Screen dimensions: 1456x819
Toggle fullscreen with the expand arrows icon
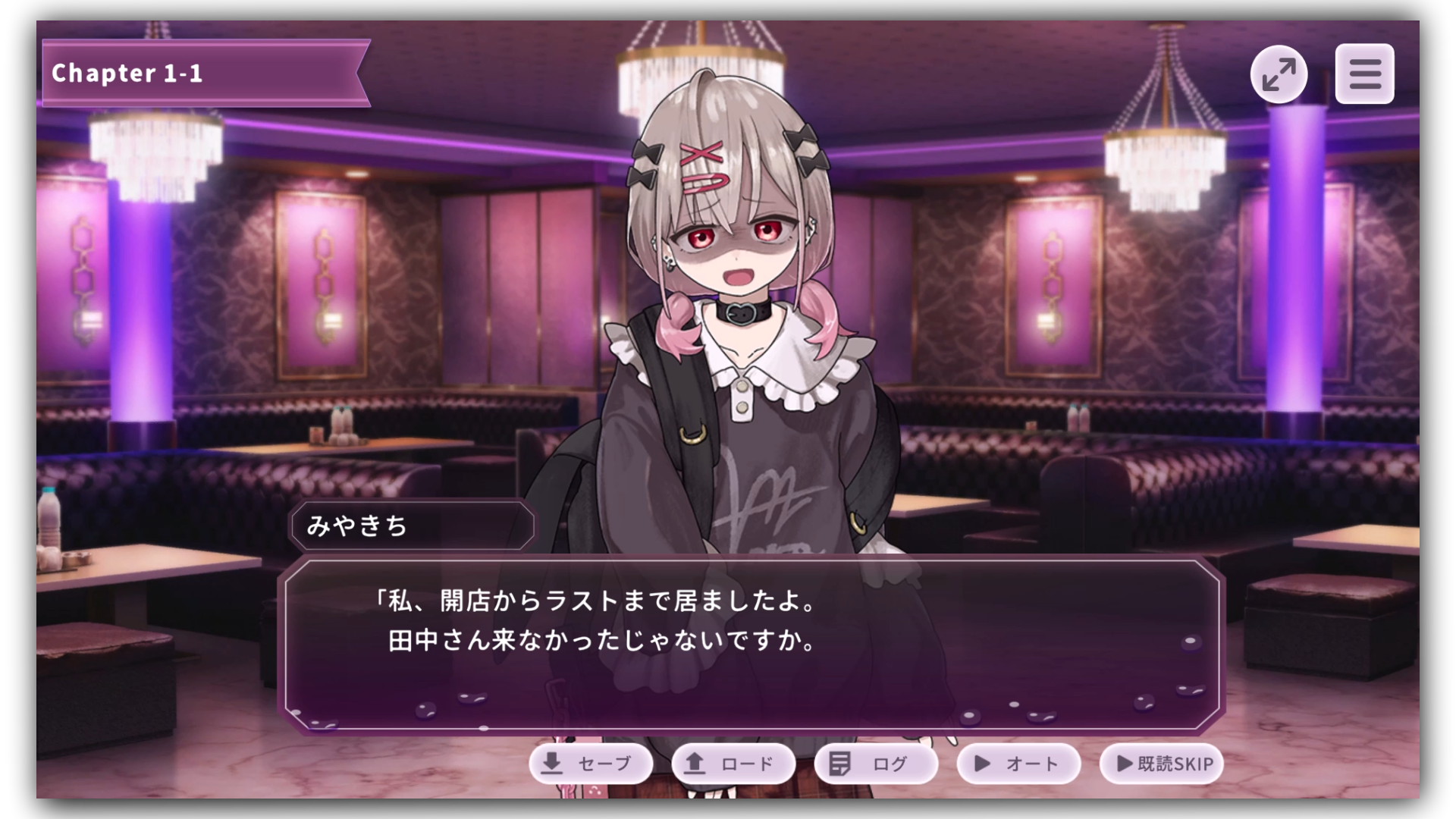(1279, 74)
